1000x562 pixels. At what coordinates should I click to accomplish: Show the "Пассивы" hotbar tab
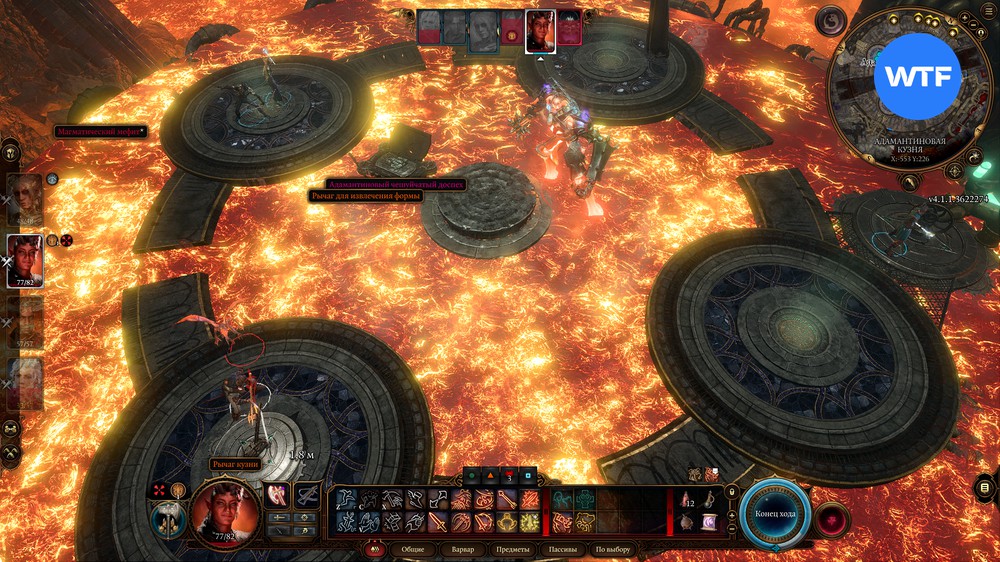(x=560, y=549)
